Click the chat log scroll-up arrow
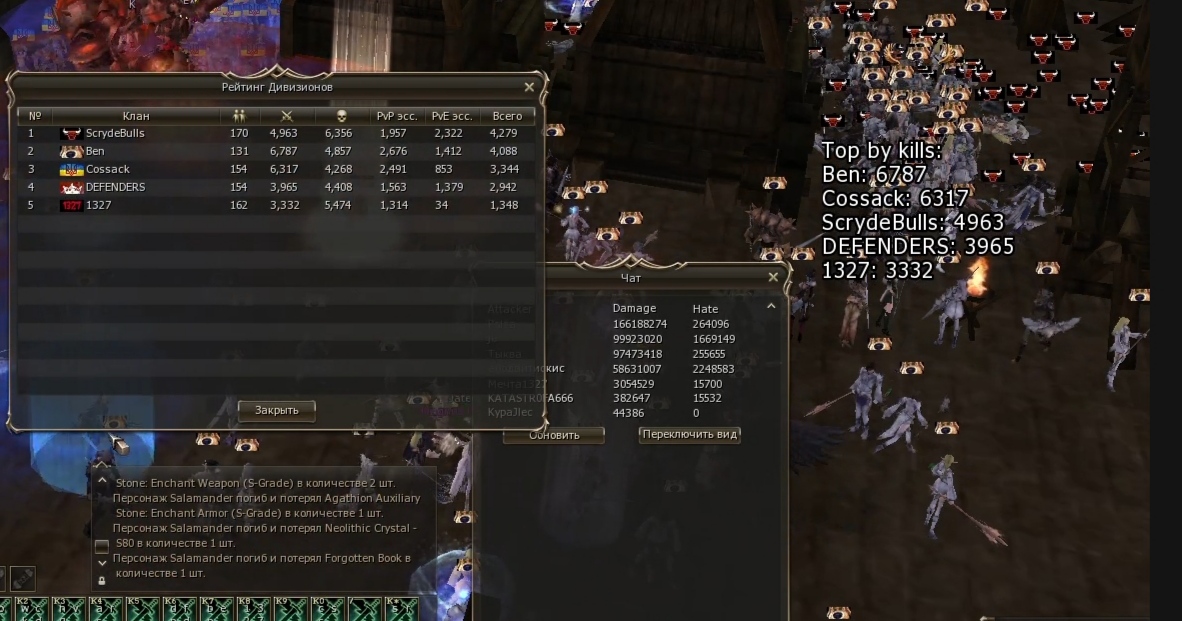 [102, 480]
